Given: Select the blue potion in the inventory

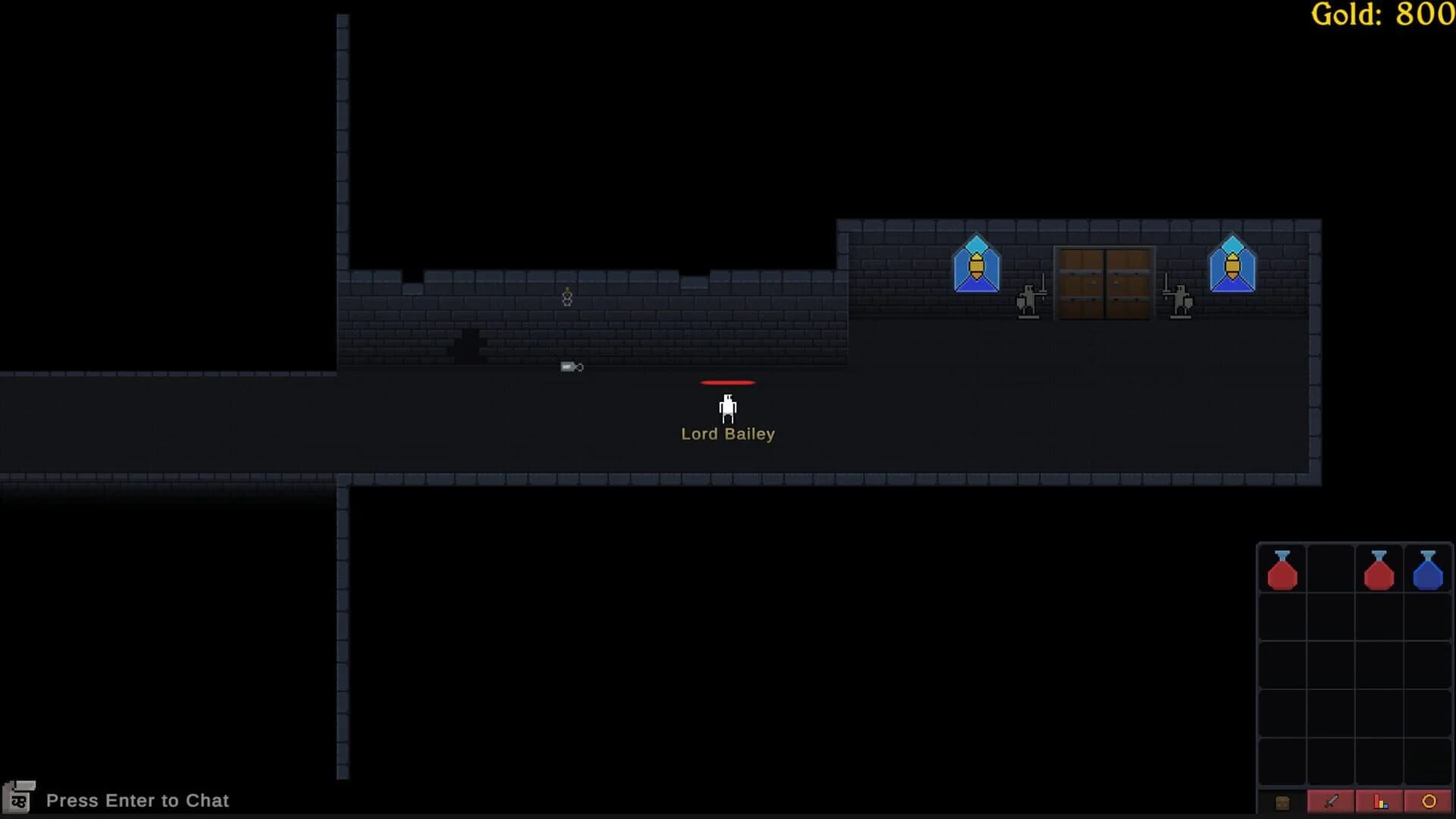Looking at the screenshot, I should click(x=1429, y=570).
